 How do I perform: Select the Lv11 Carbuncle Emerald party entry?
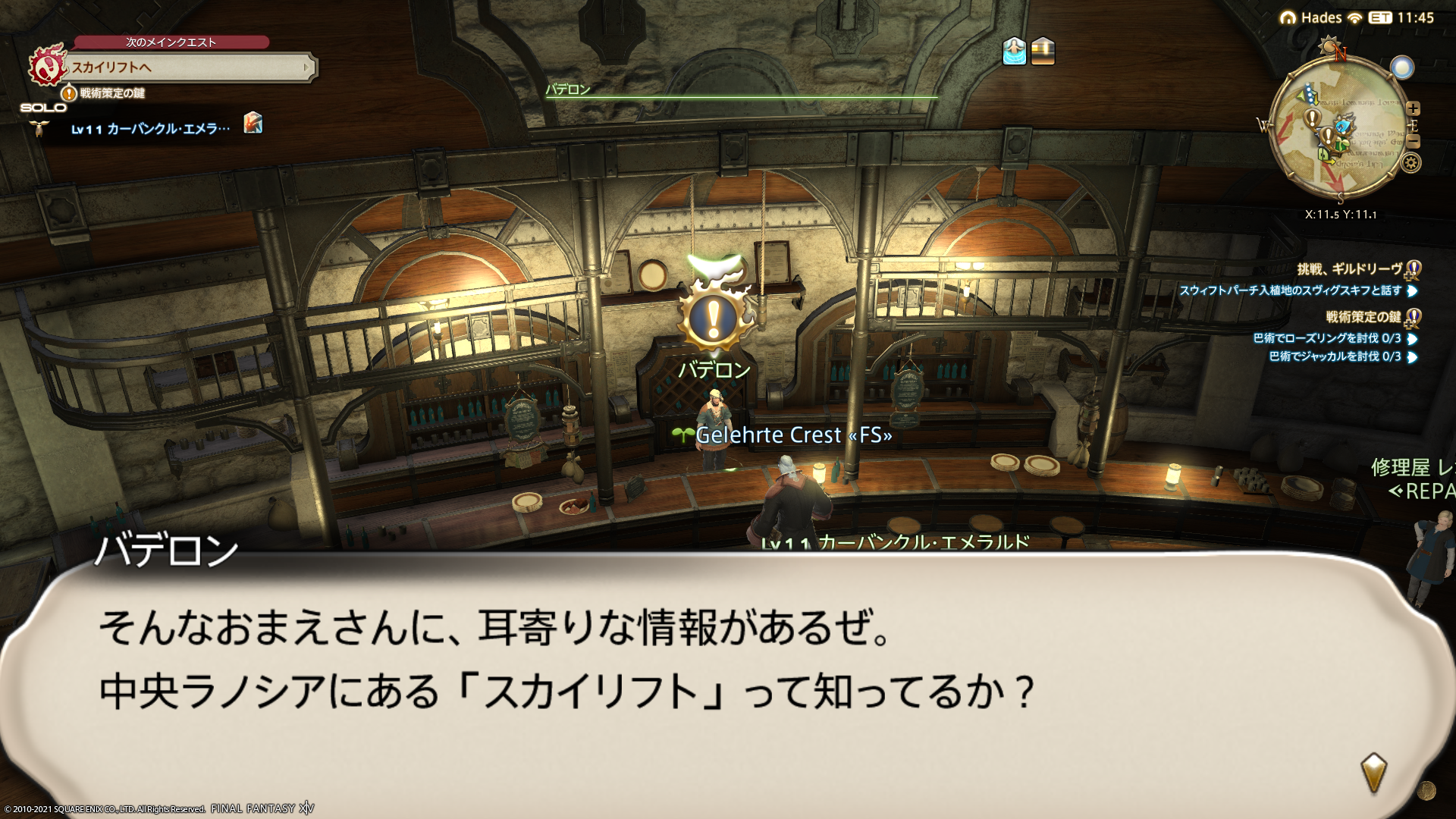150,129
